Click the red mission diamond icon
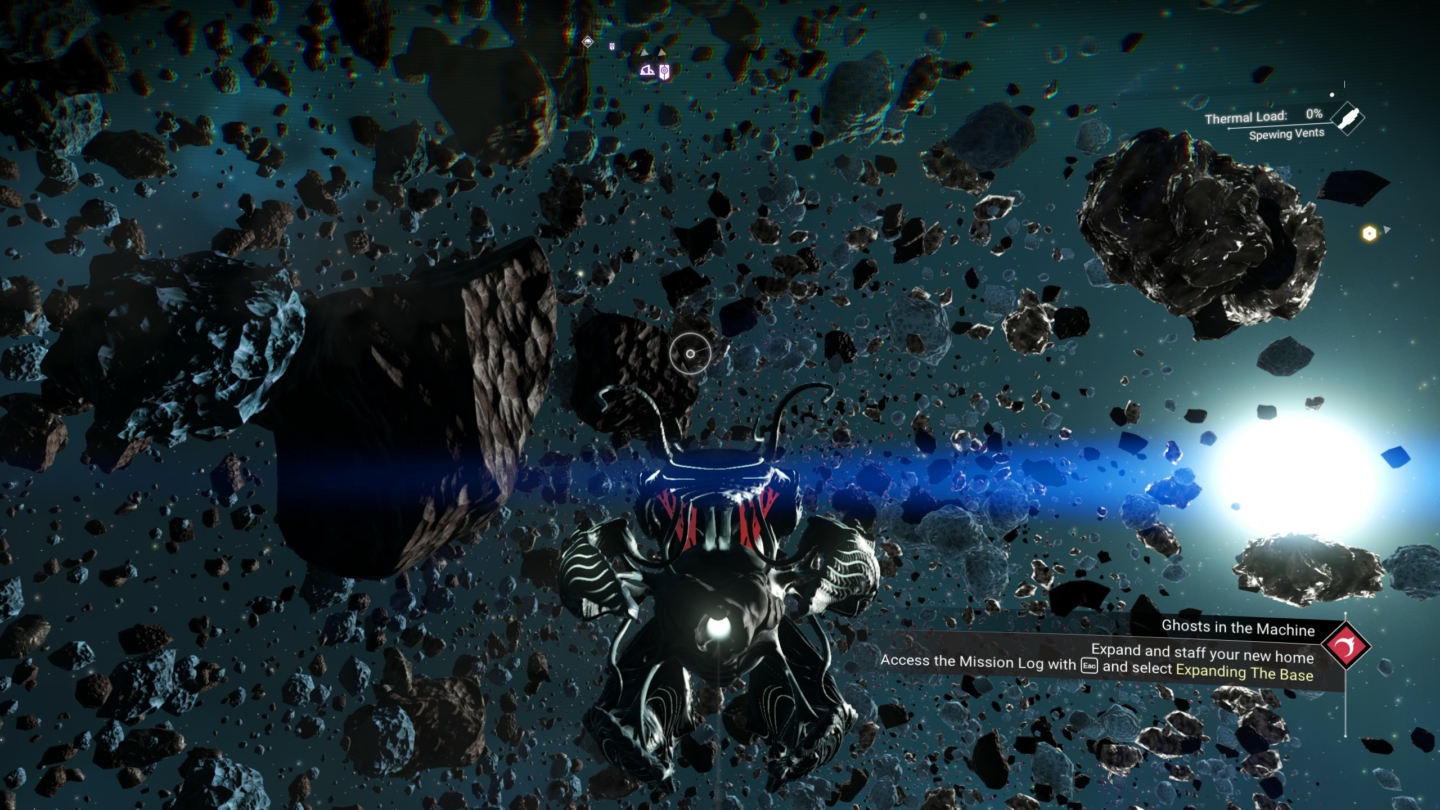Image resolution: width=1440 pixels, height=810 pixels. 1345,646
